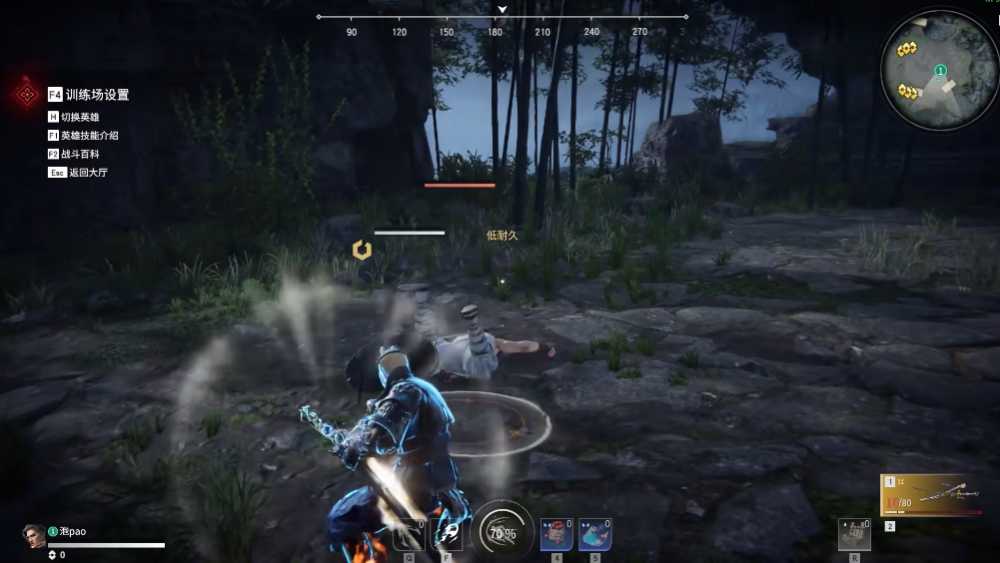Click the compass bar heading strip
Viewport: 1000px width, 563px height.
click(x=502, y=18)
